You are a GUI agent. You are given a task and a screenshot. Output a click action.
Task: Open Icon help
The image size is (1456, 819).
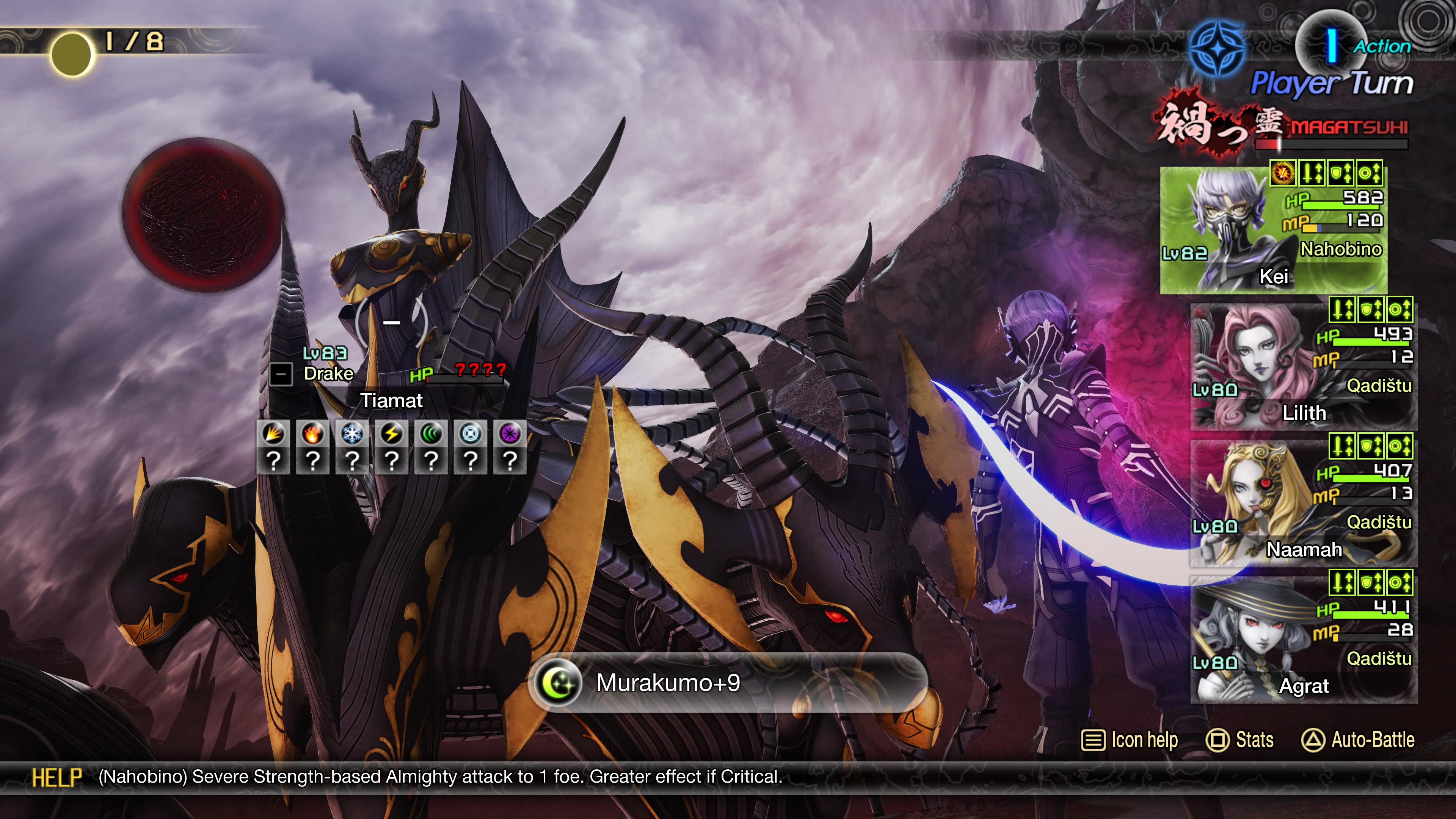1129,740
